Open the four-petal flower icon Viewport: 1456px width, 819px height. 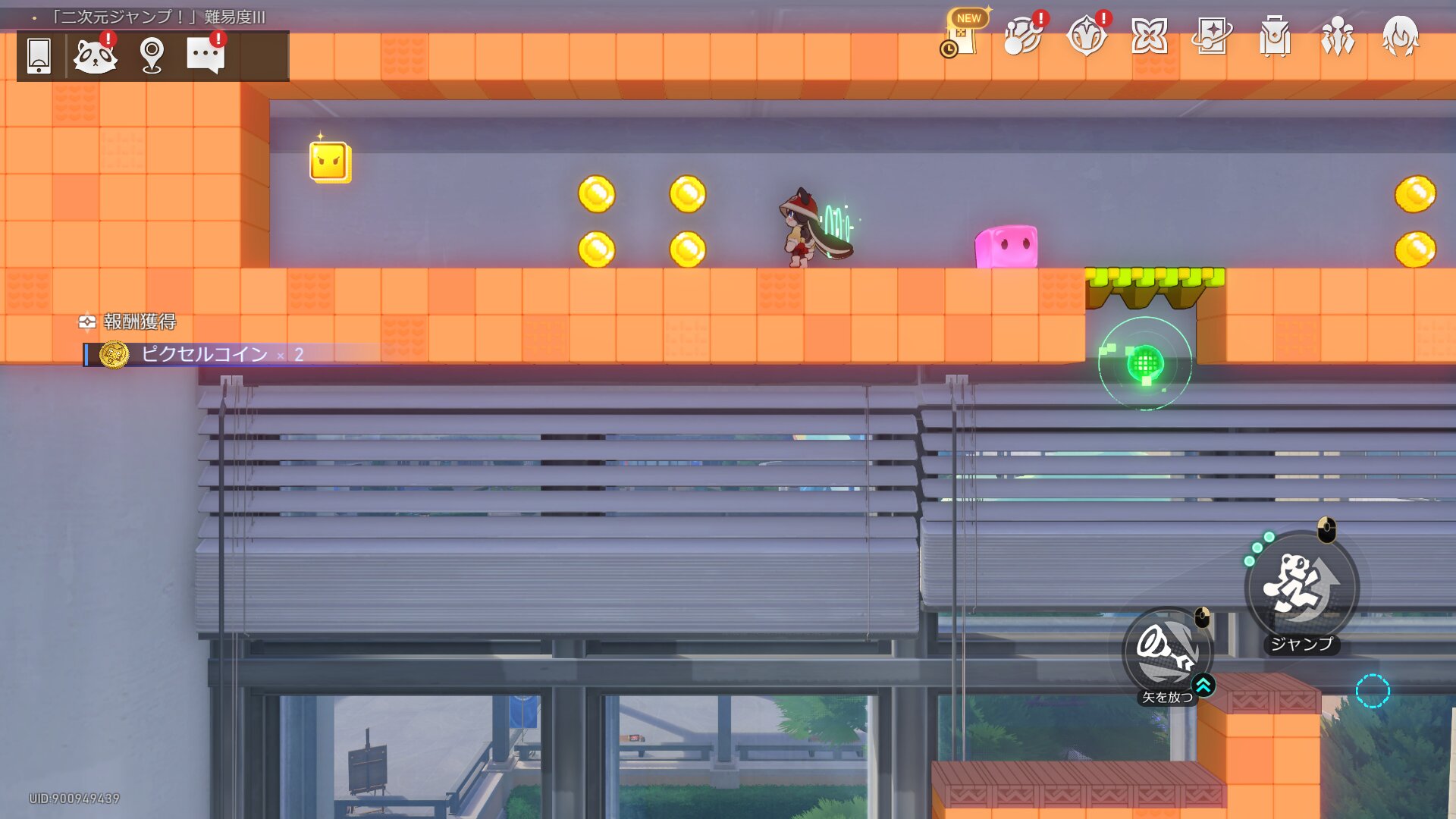tap(1149, 36)
